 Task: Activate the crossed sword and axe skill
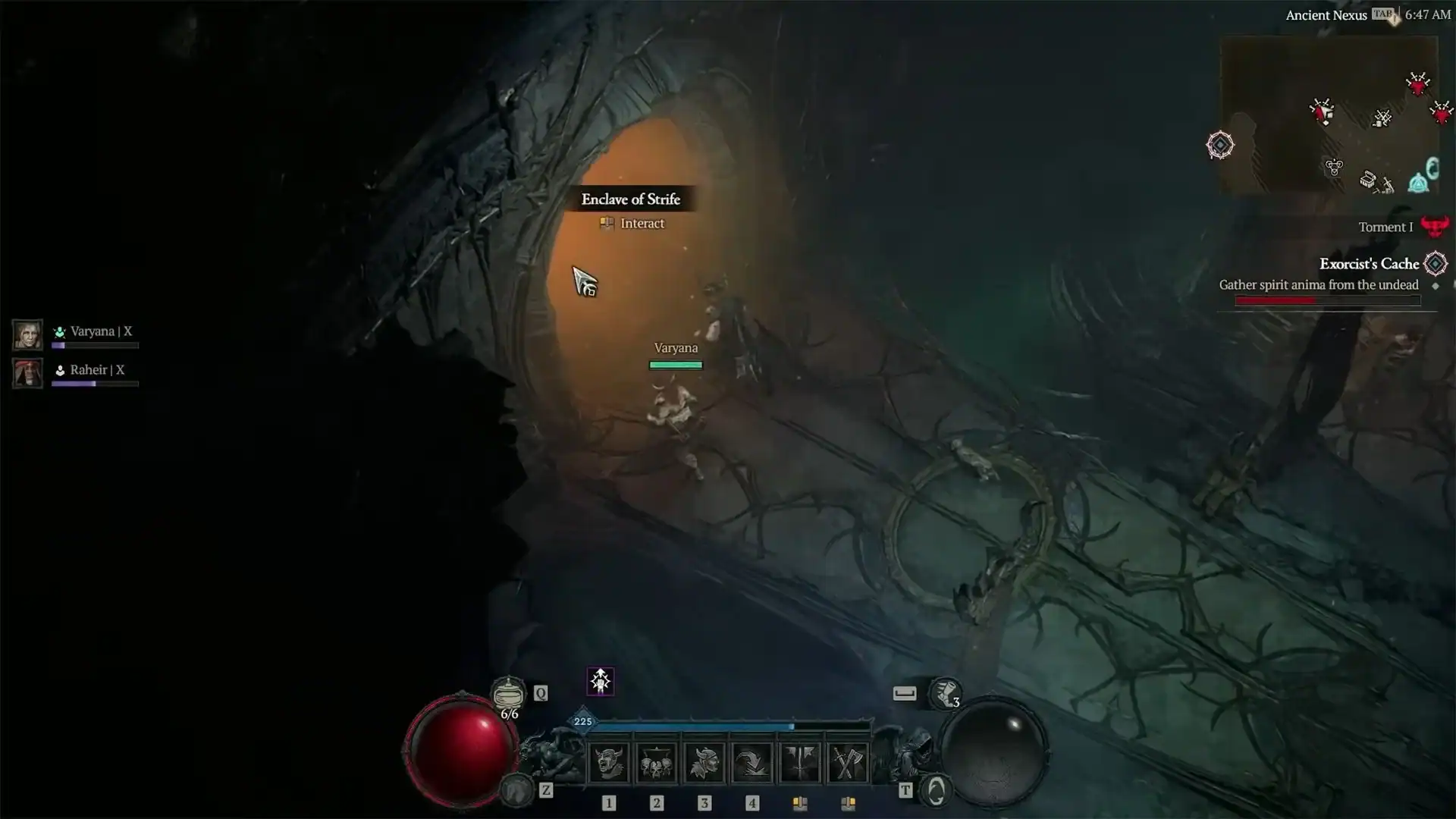pos(847,763)
